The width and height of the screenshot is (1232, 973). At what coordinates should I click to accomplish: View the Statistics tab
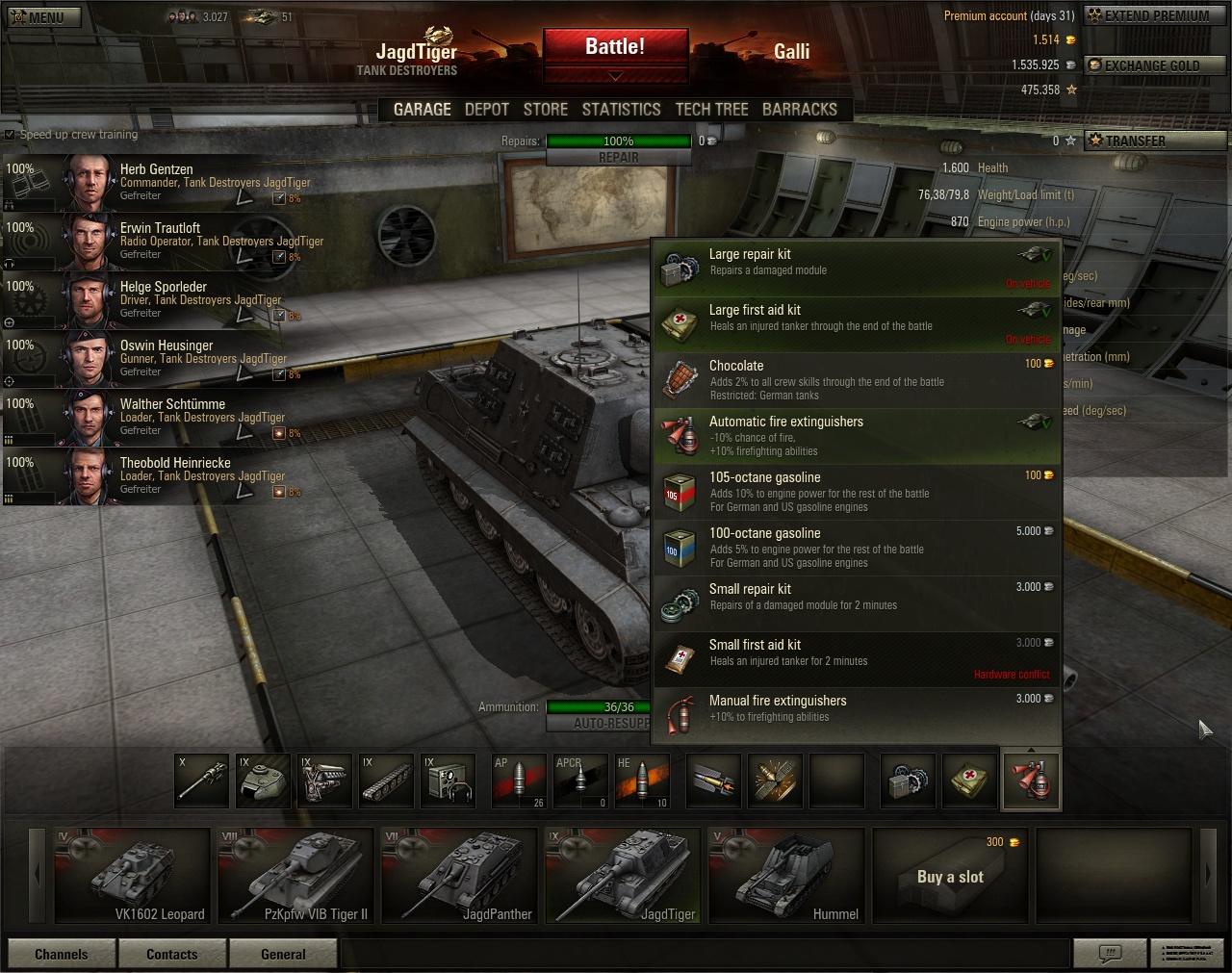click(621, 110)
